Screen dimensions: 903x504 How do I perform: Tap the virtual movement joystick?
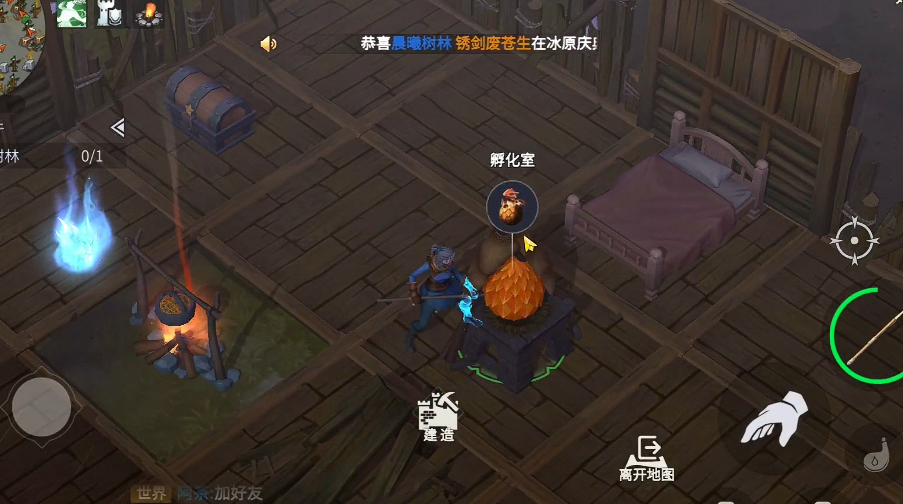[x=41, y=407]
